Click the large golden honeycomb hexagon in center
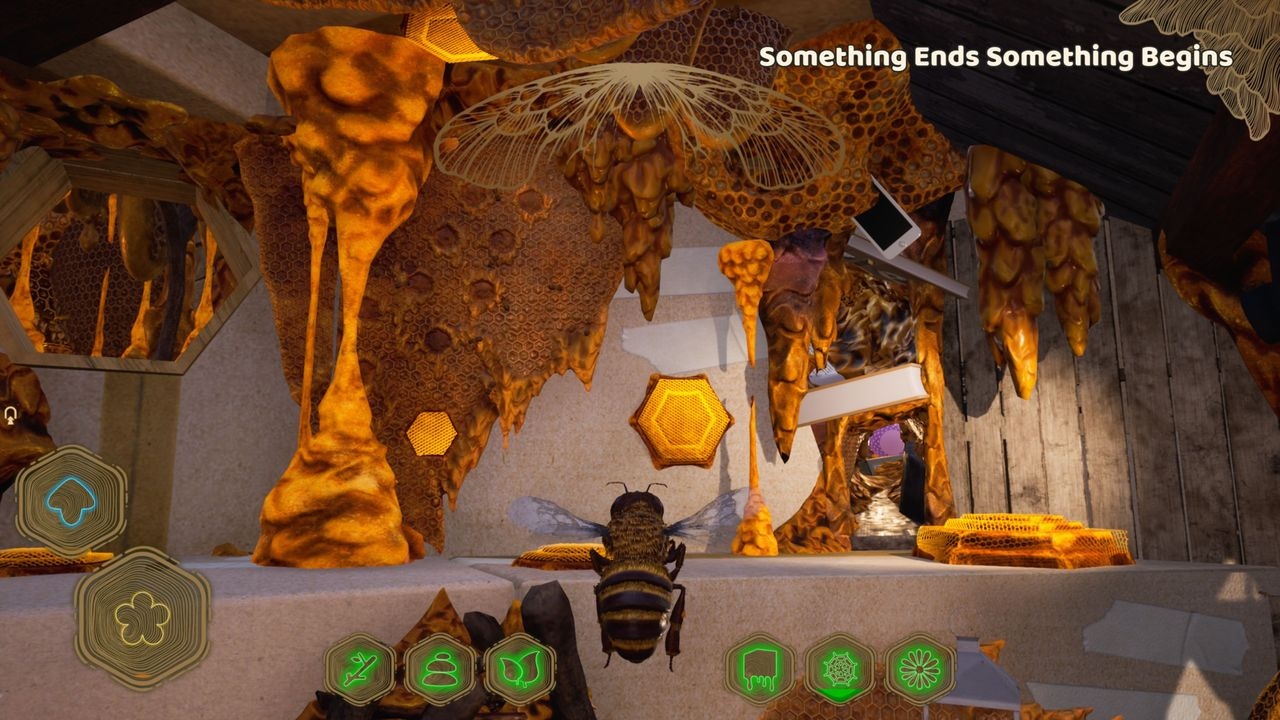 tap(682, 419)
